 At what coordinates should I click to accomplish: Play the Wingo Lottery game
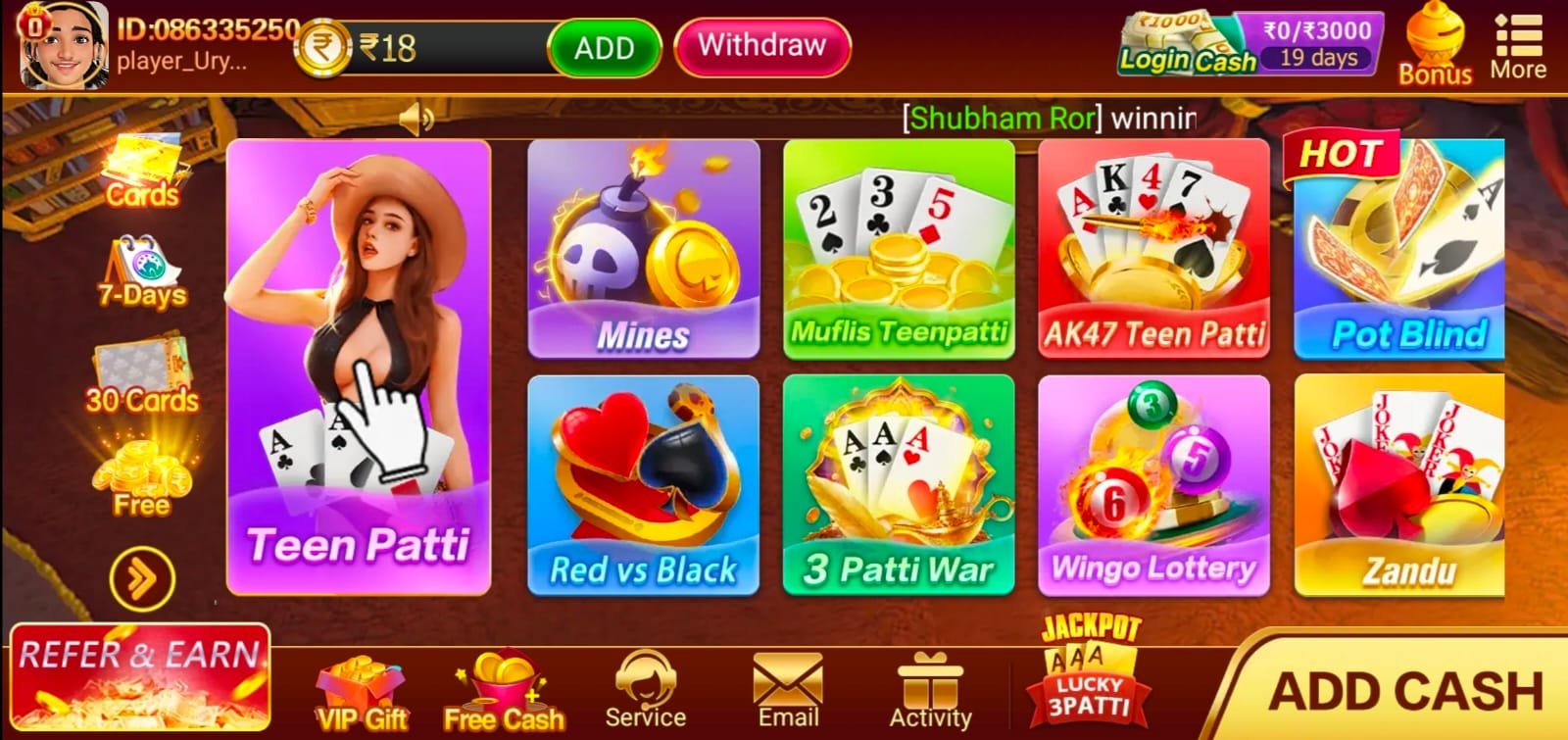click(1152, 485)
